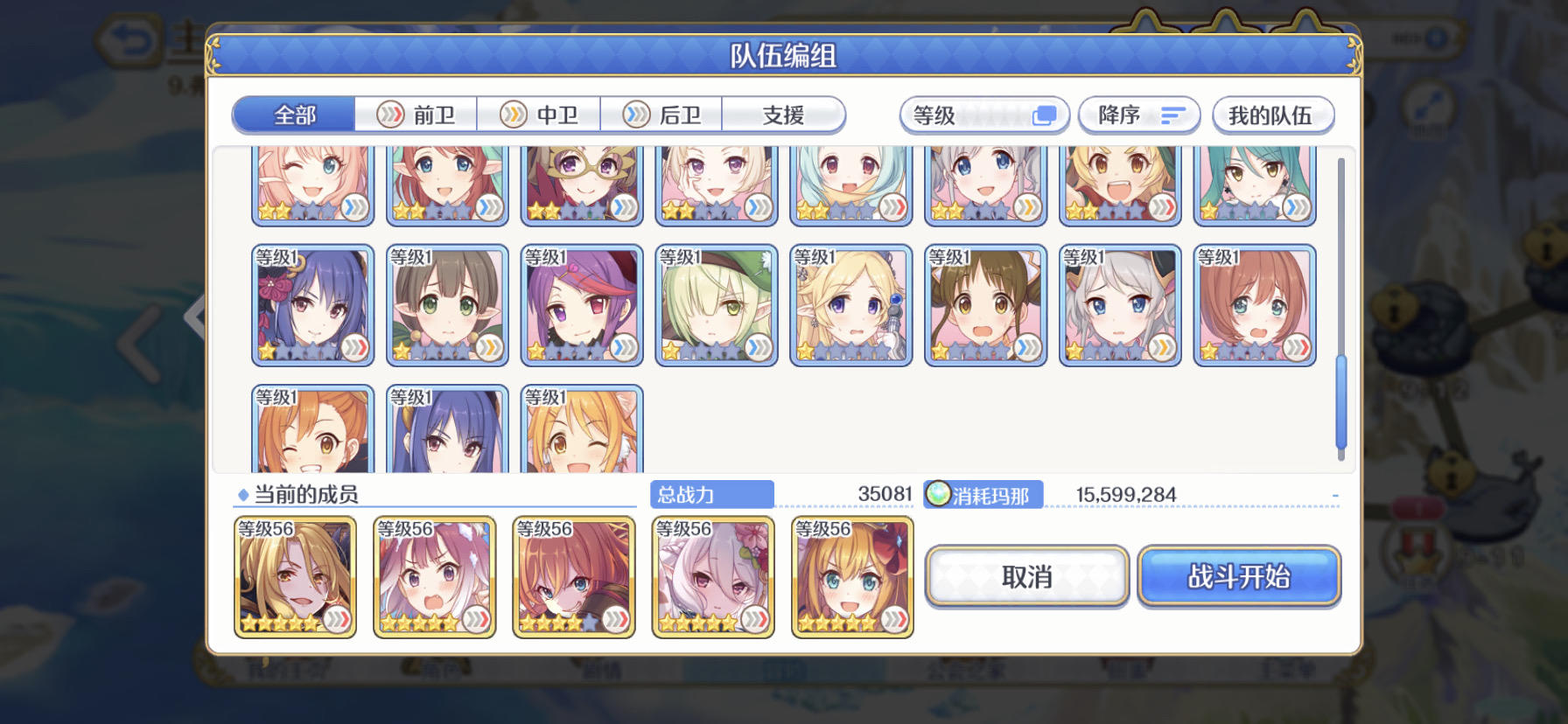Switch to the 中卫 tab
The width and height of the screenshot is (1568, 724).
(539, 115)
